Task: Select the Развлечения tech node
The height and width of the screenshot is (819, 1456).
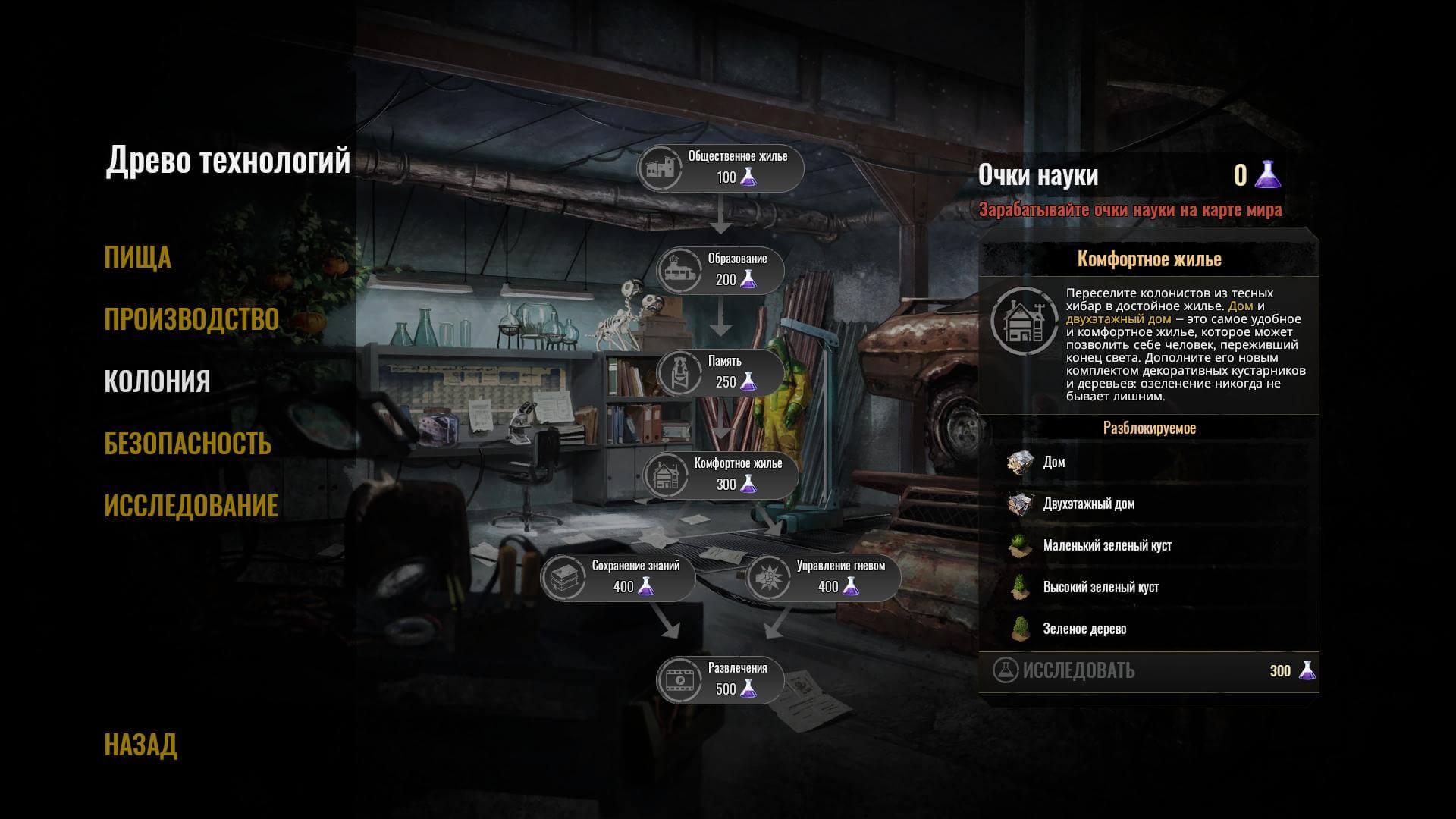Action: 720,680
